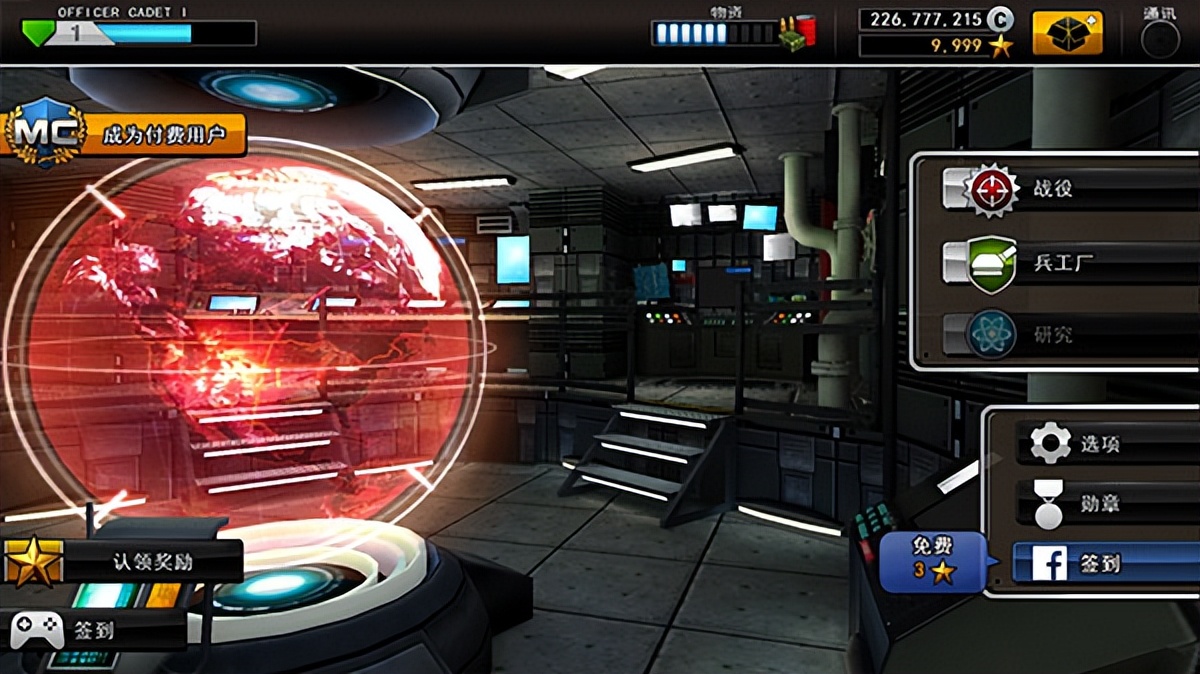Tap the 免费 3 star bubble

click(x=932, y=561)
